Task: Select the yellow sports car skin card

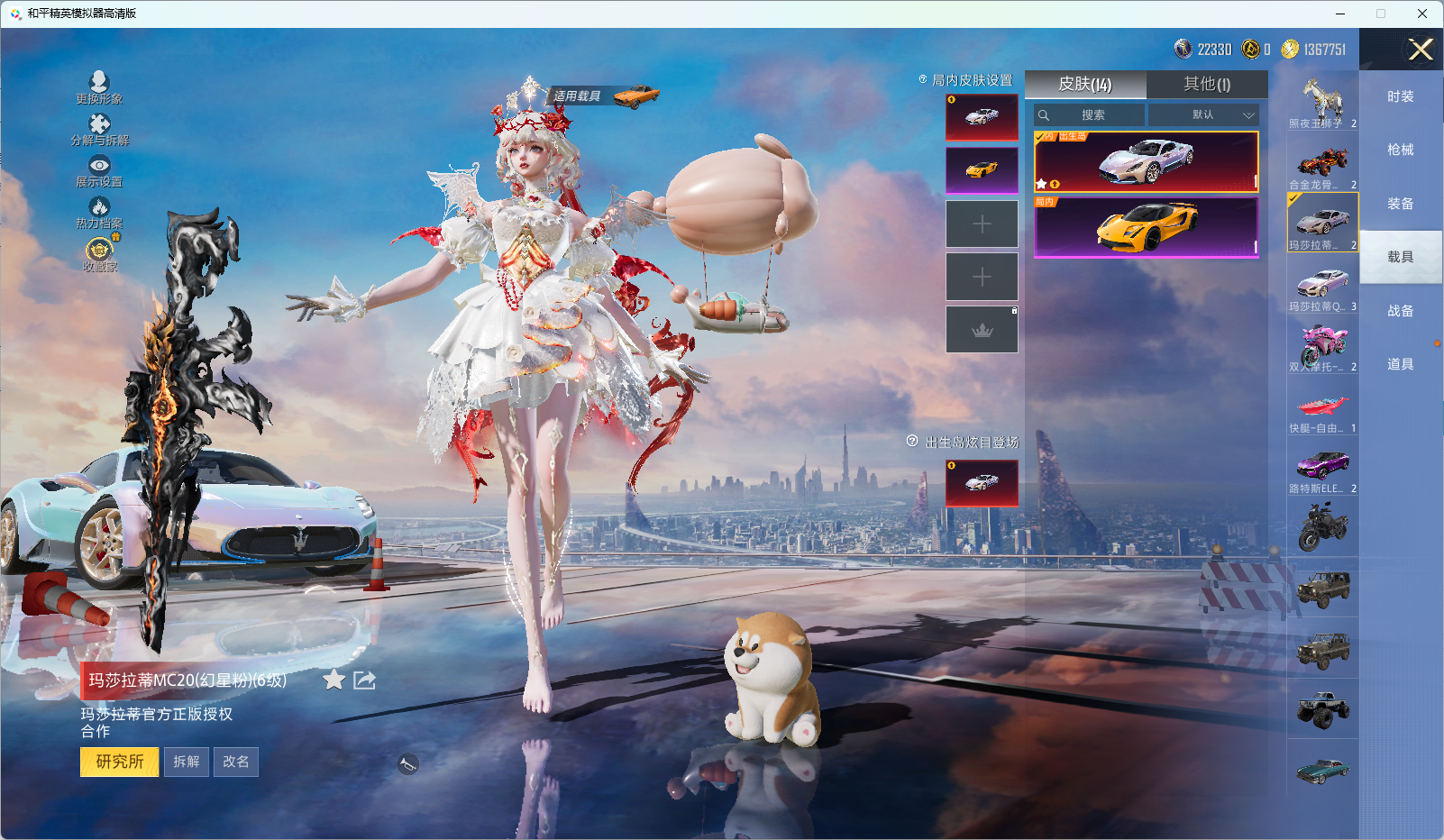Action: tap(1146, 228)
